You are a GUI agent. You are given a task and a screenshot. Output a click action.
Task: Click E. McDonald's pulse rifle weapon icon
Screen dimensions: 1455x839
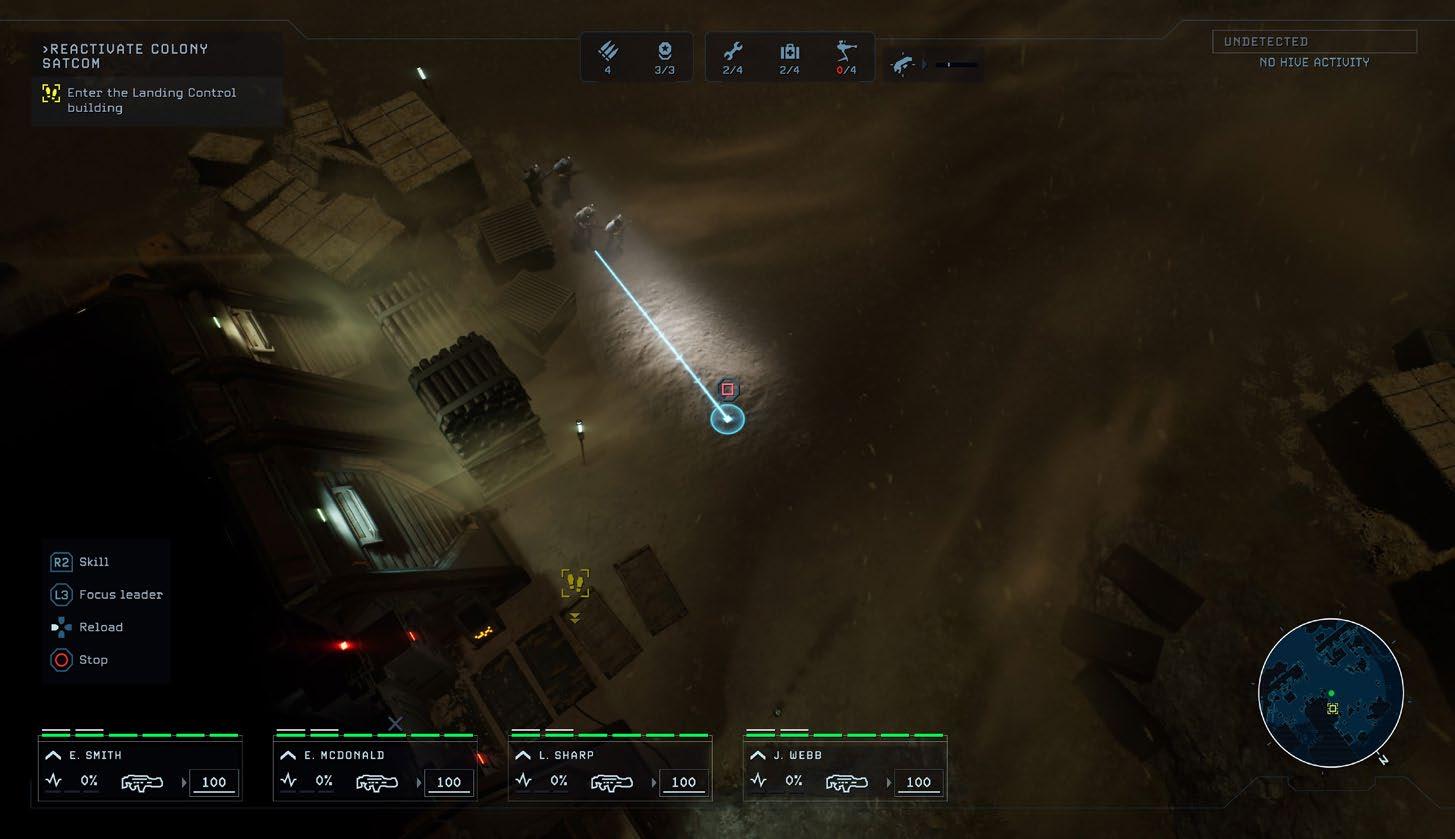(x=376, y=783)
